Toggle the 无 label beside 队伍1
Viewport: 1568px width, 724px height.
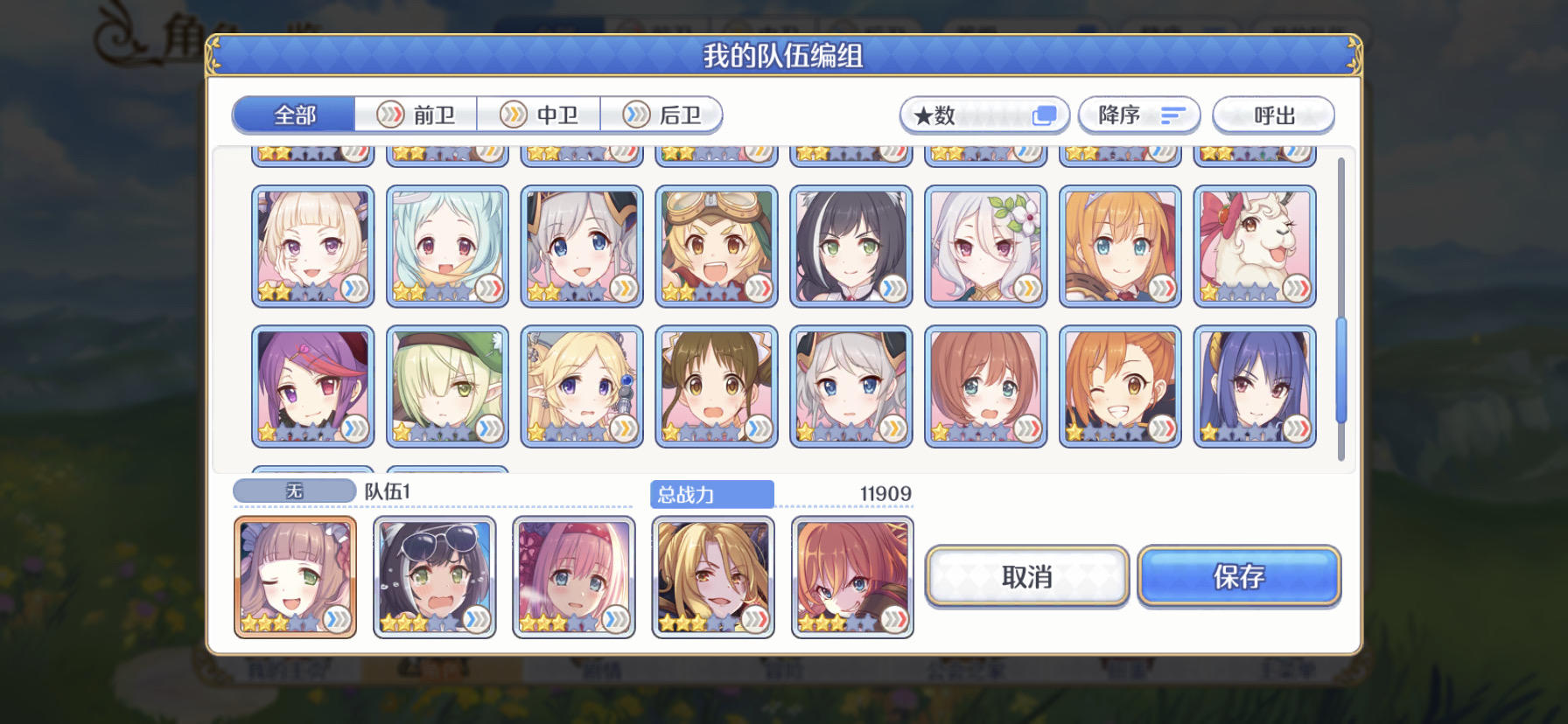pyautogui.click(x=292, y=491)
